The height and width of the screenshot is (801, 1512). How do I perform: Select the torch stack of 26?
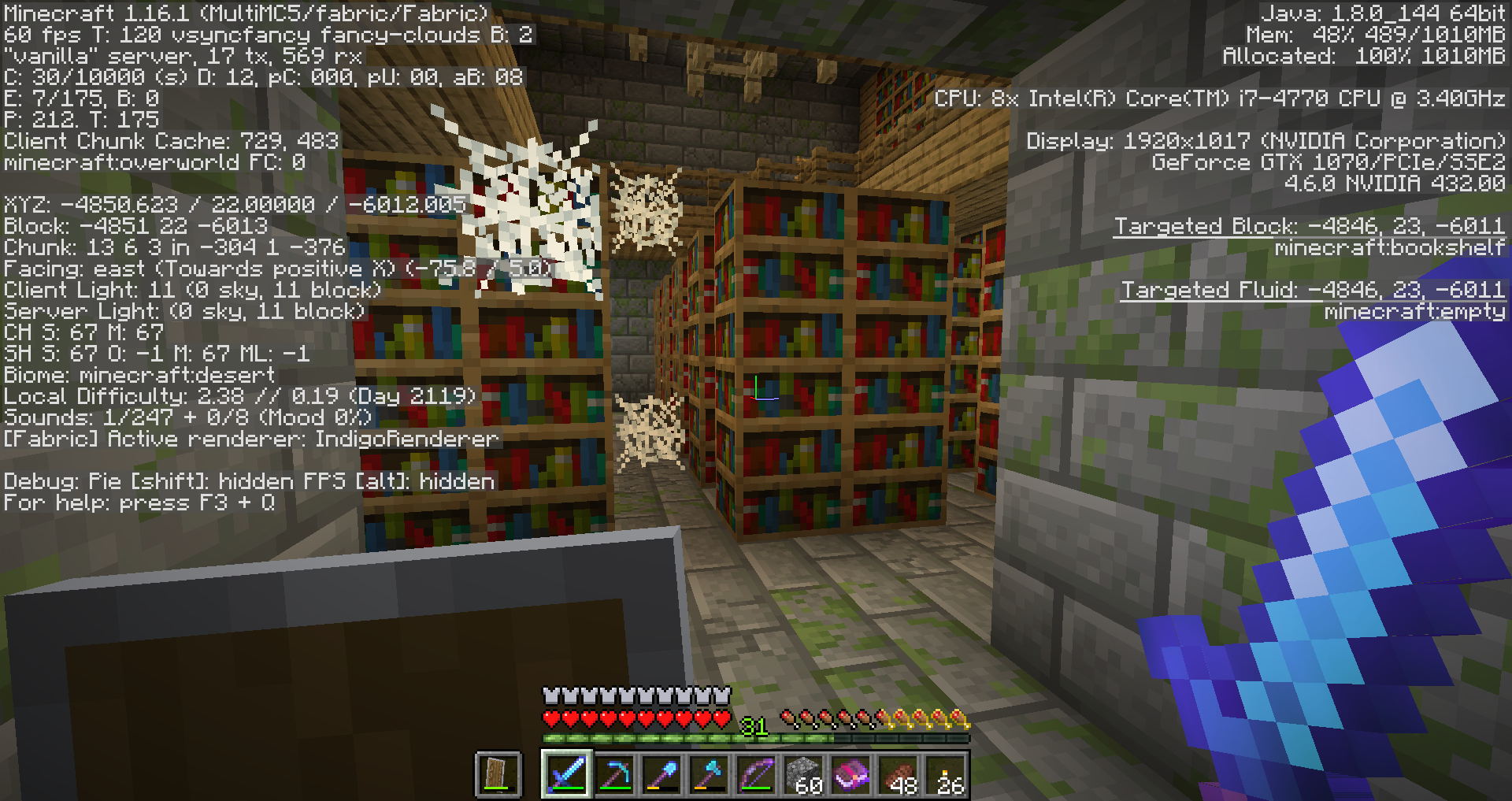pos(946,773)
